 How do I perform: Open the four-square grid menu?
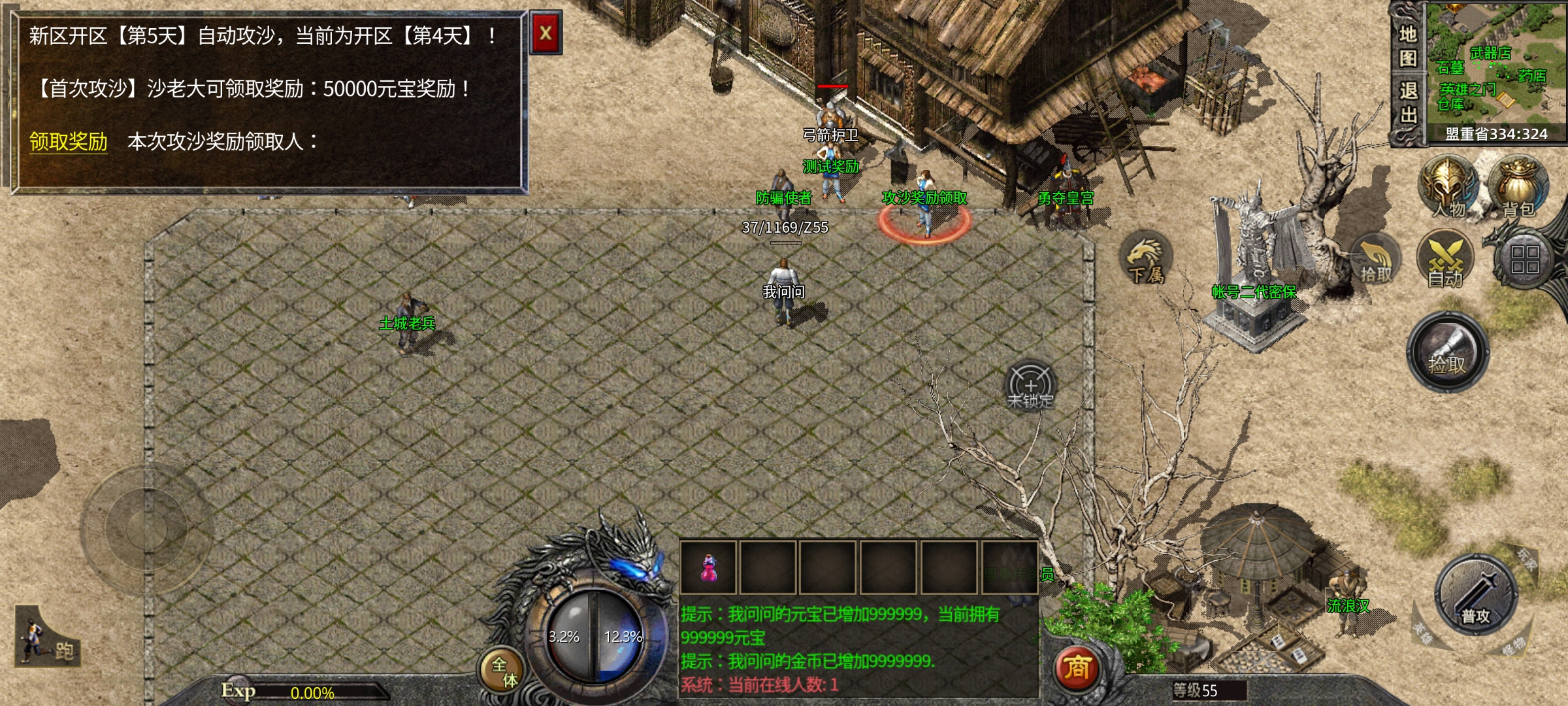coord(1525,260)
